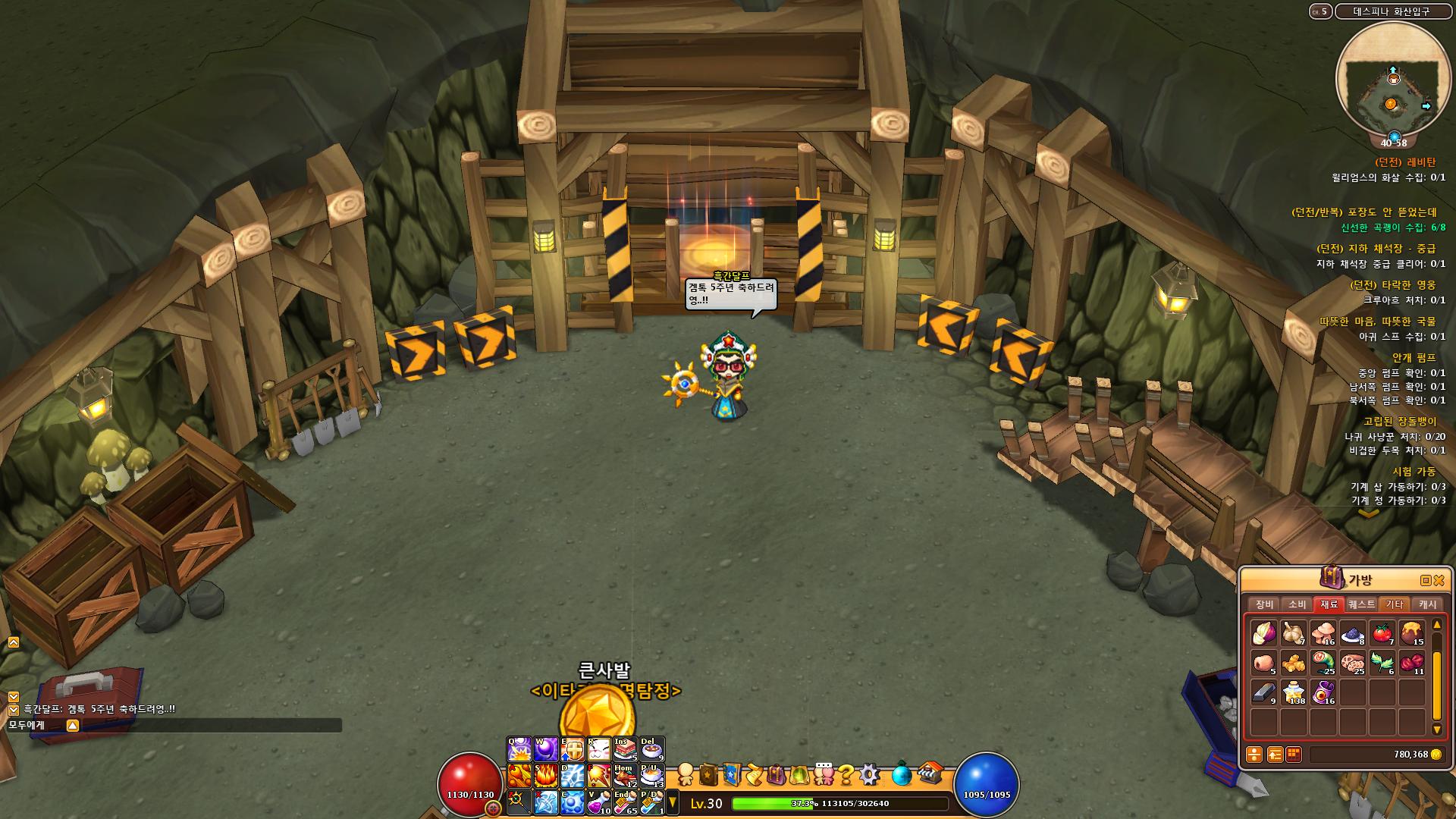1456x819 pixels.
Task: Select the star bottle item stack of 138
Action: point(1294,692)
